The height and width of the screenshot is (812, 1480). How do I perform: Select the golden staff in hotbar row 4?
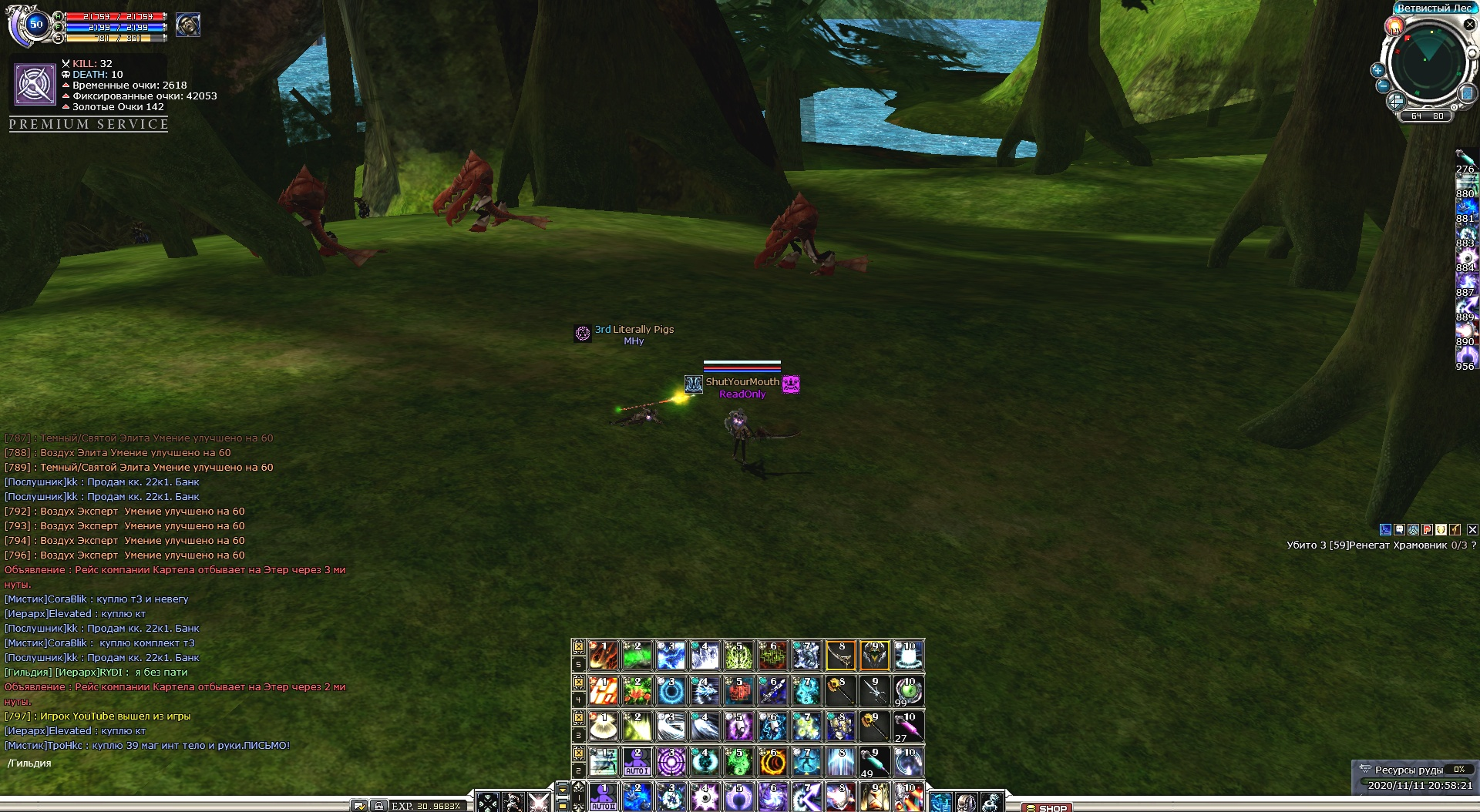pos(840,691)
